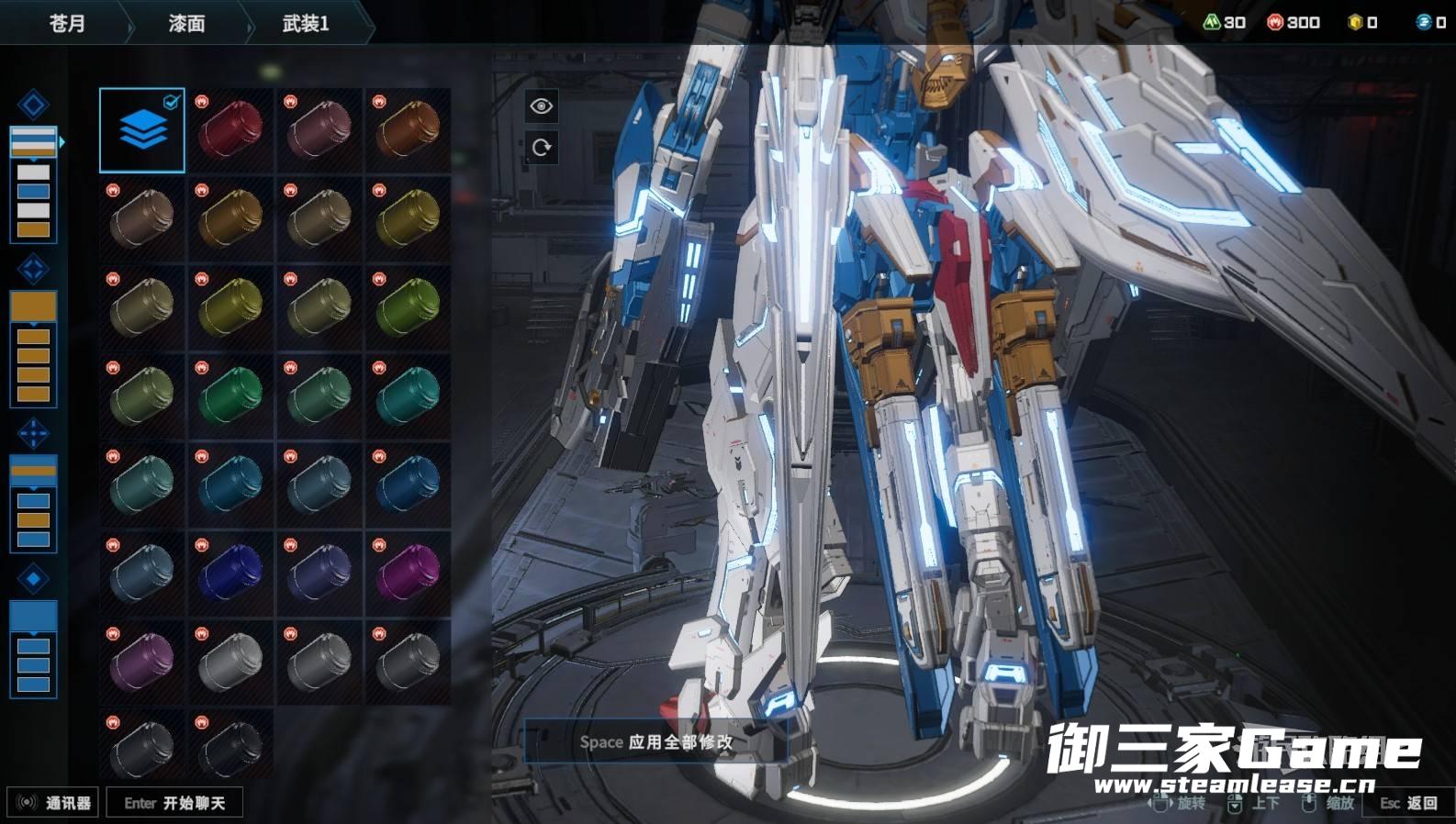The width and height of the screenshot is (1456, 824).
Task: Select the large gold color slot
Action: (33, 306)
